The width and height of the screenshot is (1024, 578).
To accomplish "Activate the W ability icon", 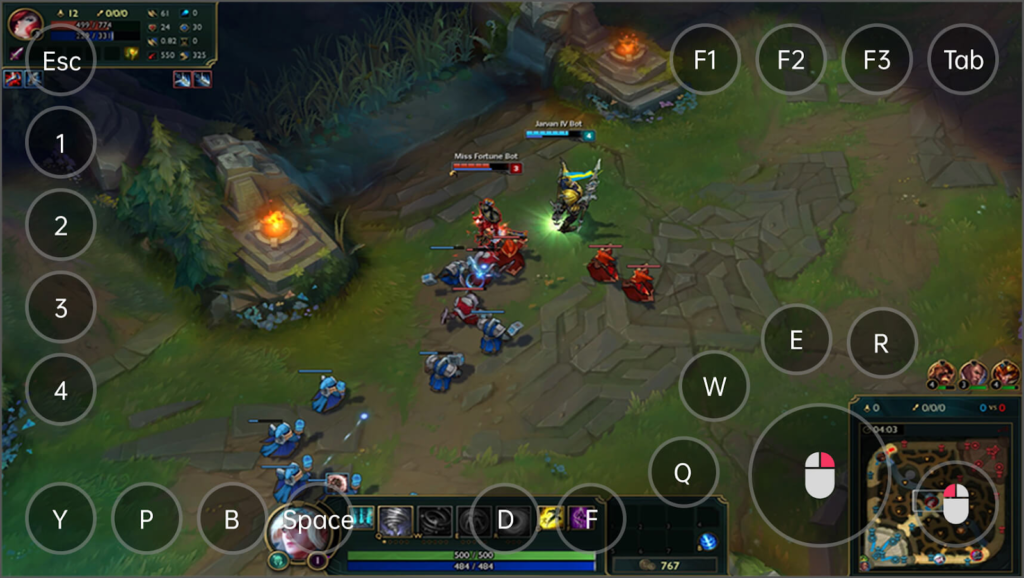I will pyautogui.click(x=434, y=519).
